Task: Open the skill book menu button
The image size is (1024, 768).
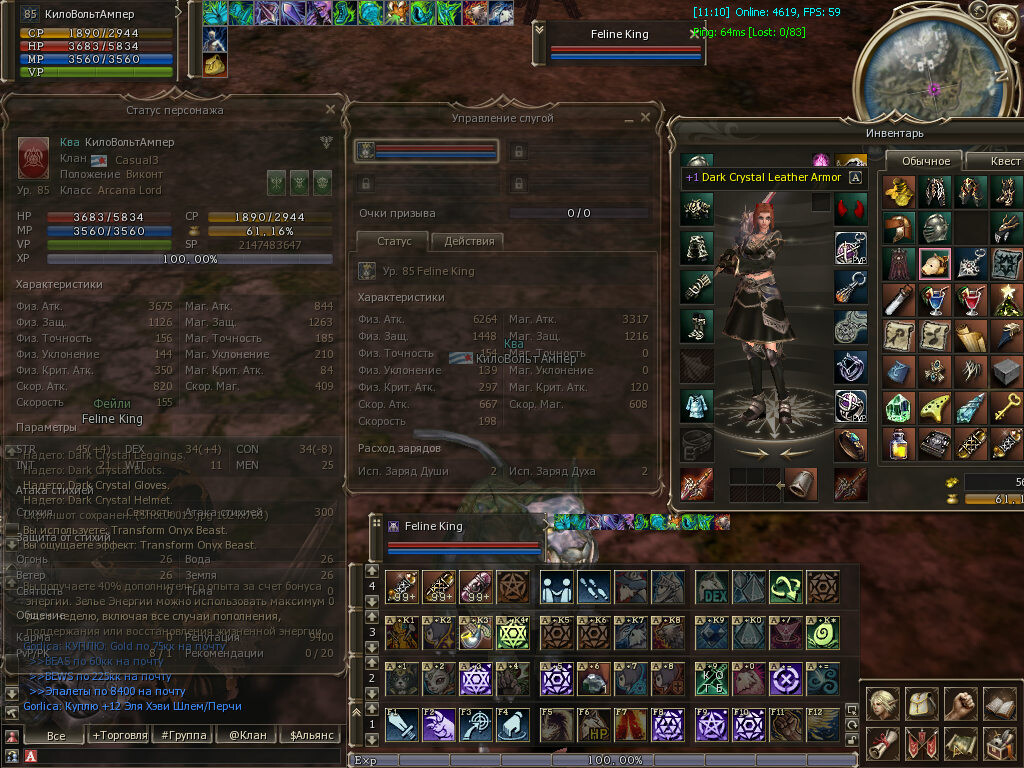Action: 999,703
